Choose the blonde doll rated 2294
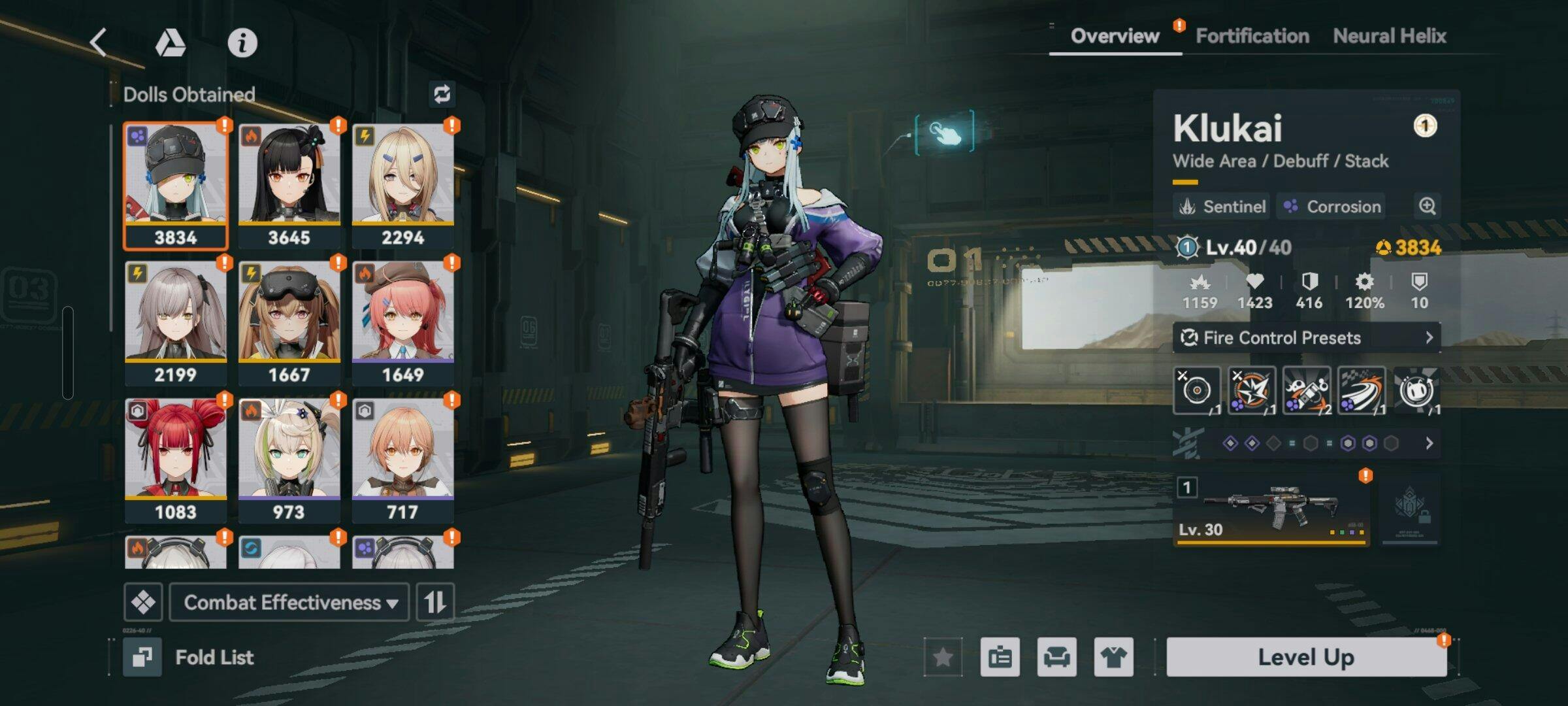This screenshot has width=1568, height=706. coord(402,186)
